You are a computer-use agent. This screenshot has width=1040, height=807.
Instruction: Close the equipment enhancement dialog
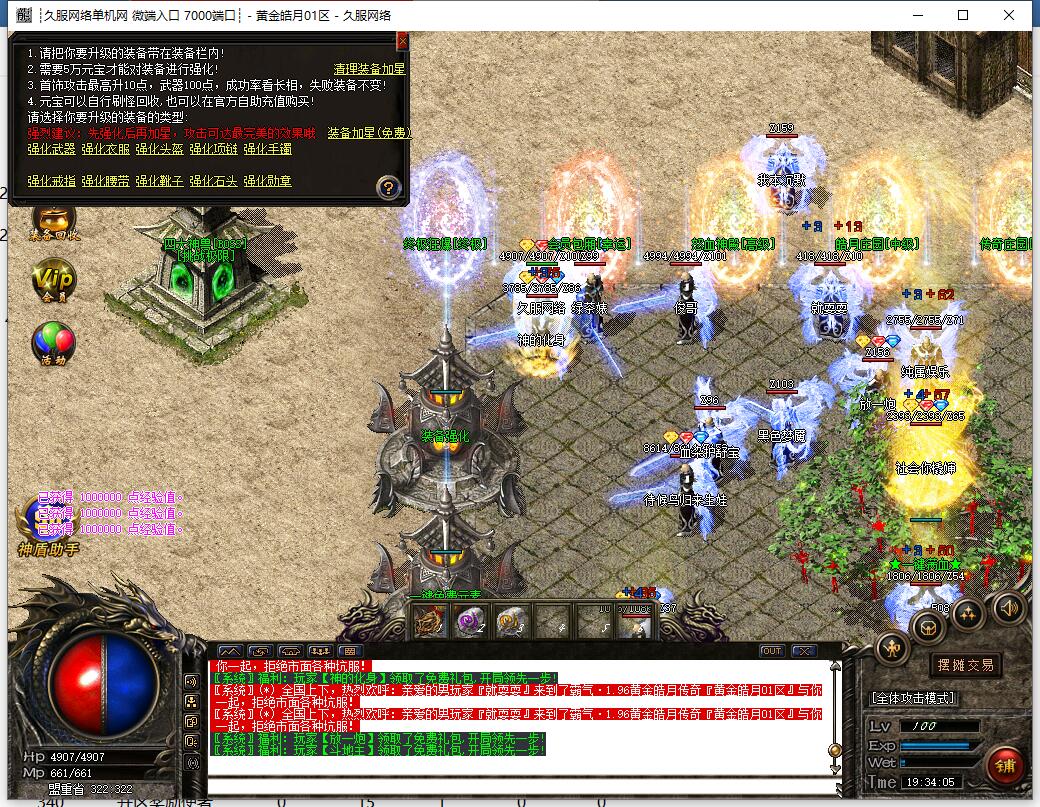402,41
